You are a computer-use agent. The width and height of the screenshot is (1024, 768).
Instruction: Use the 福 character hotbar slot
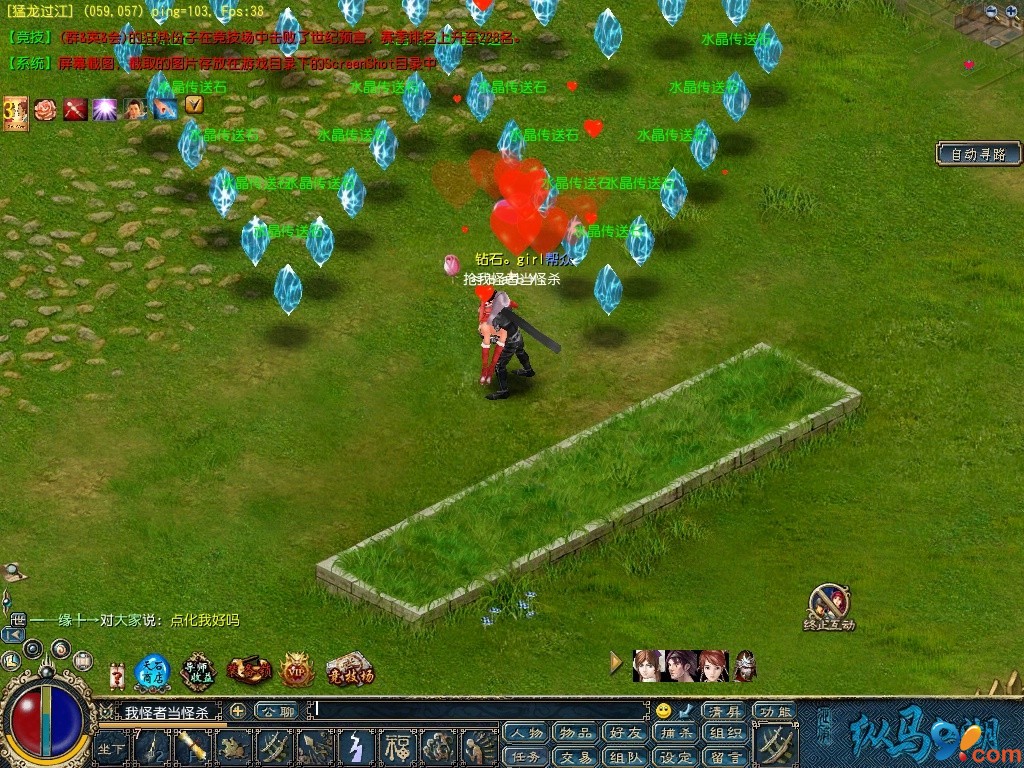tap(399, 747)
